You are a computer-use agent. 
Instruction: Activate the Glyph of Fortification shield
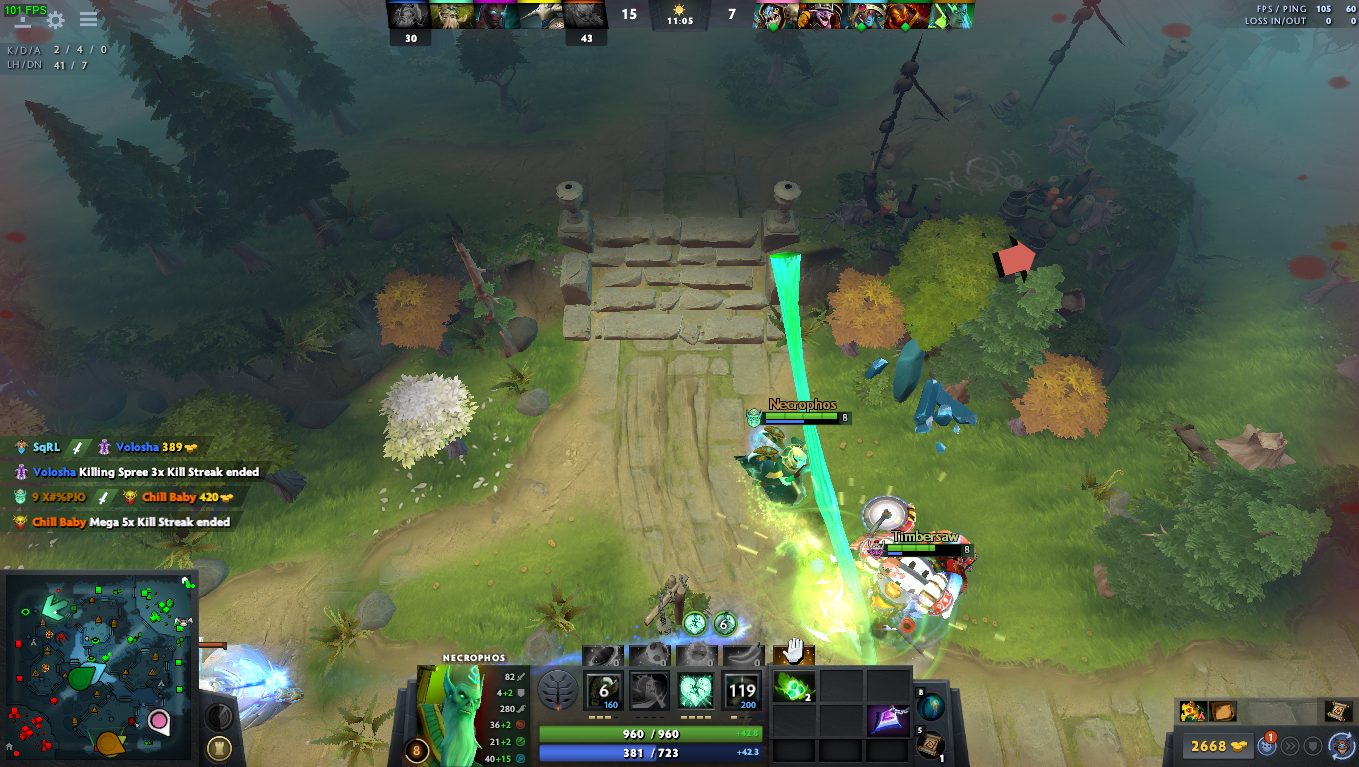point(1313,745)
